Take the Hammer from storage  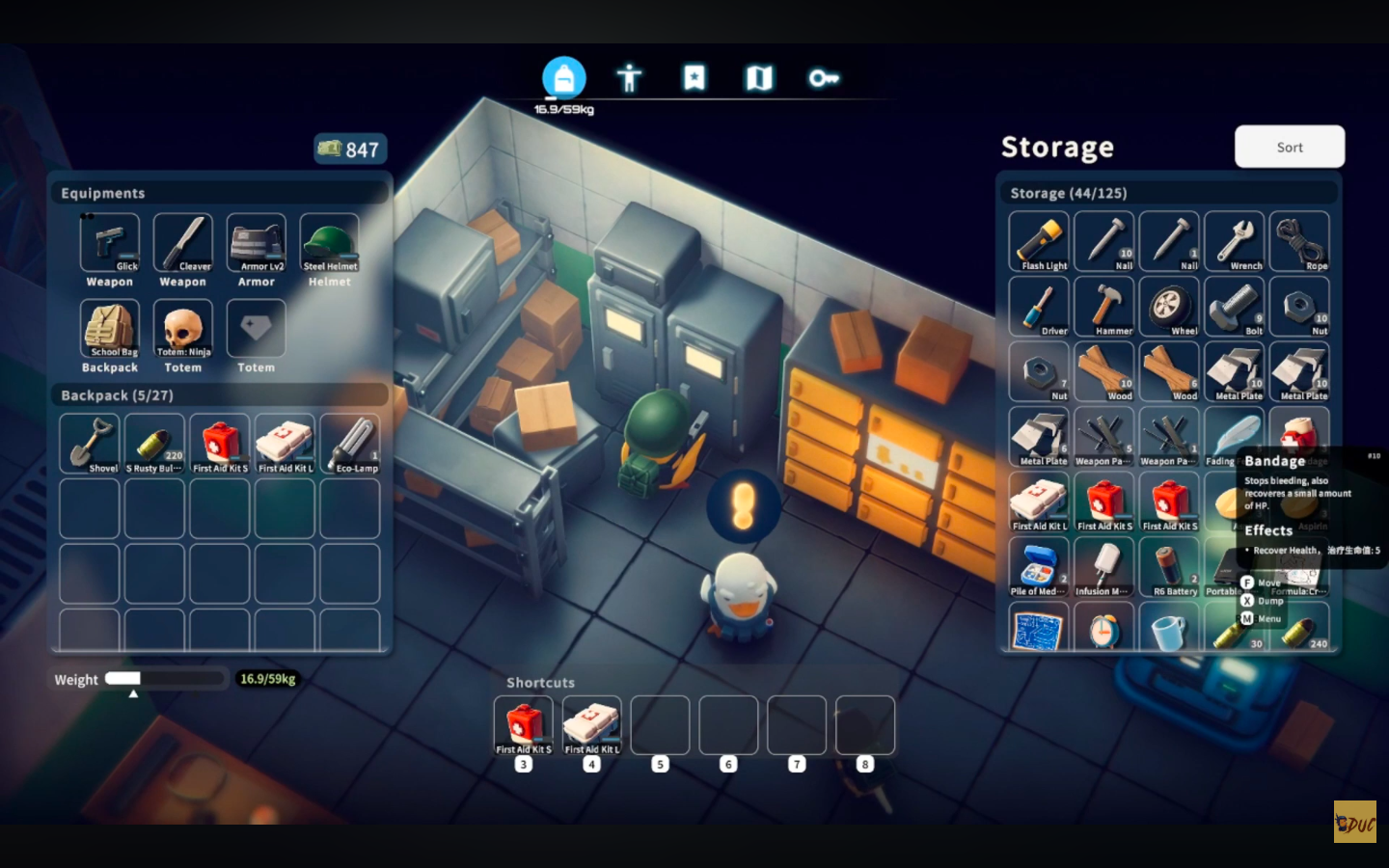pos(1104,307)
